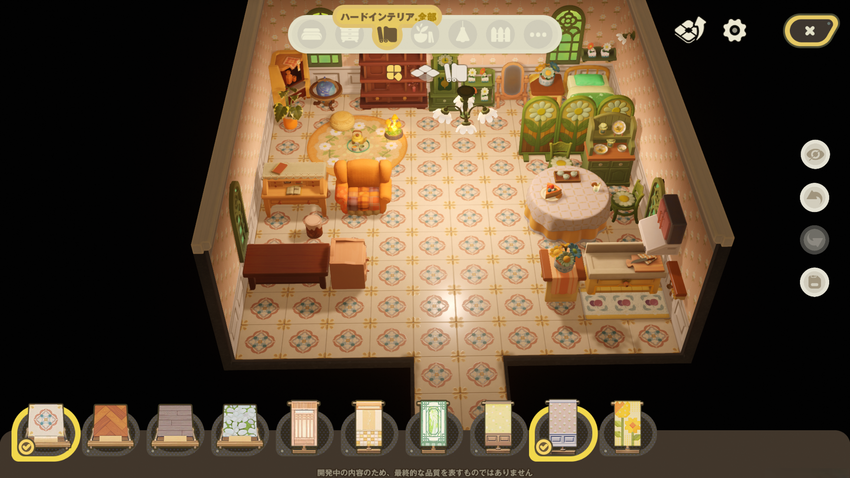Apply the green leafy stone flooring
Viewport: 850px width, 478px height.
tap(240, 428)
